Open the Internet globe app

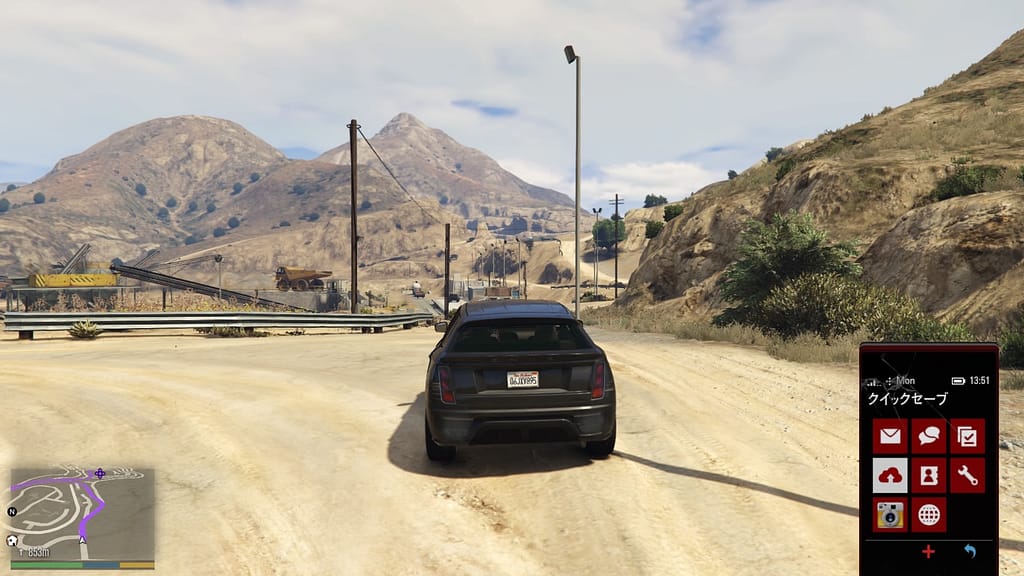tap(929, 514)
